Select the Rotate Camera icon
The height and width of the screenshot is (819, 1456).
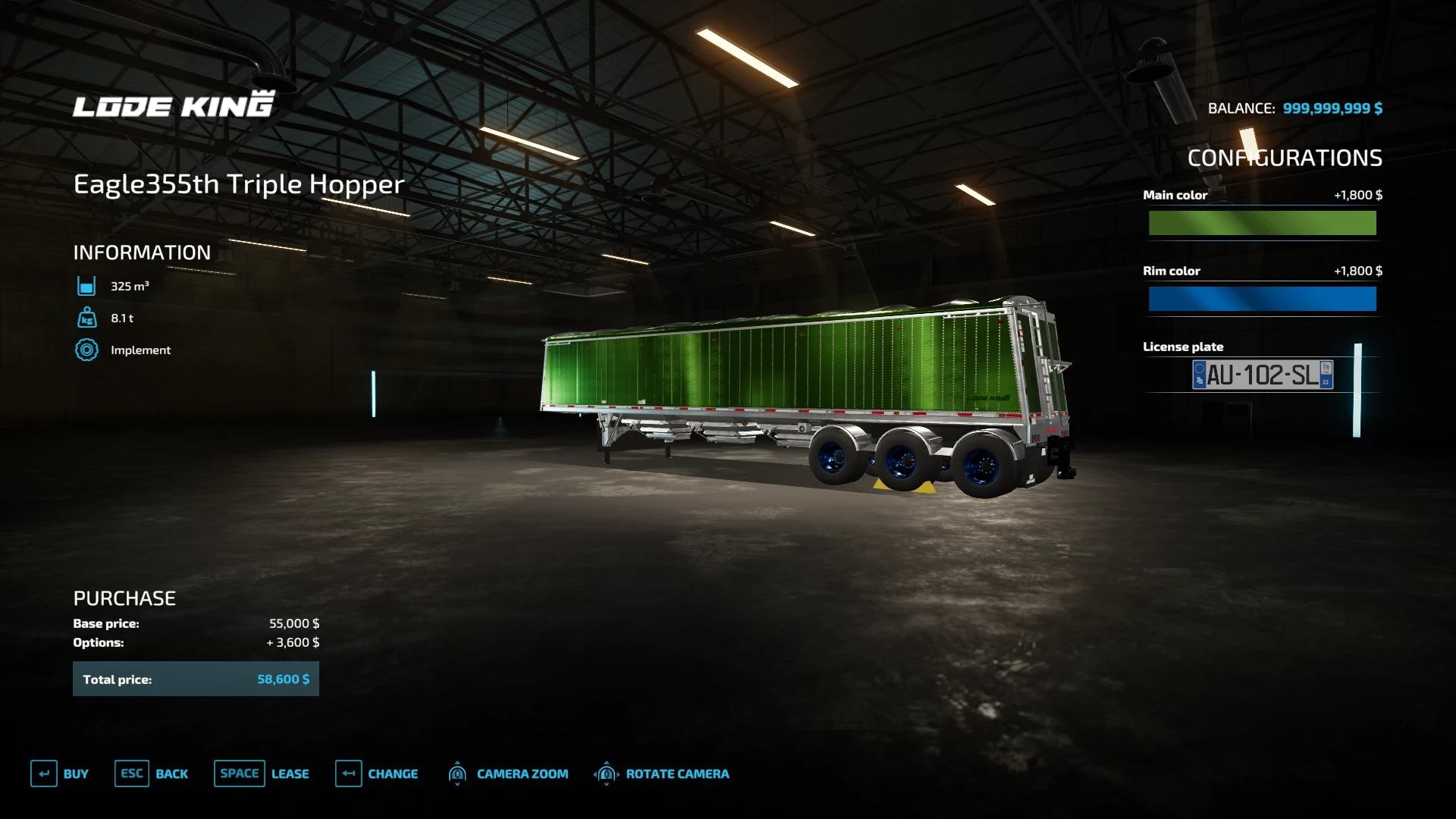[x=606, y=773]
